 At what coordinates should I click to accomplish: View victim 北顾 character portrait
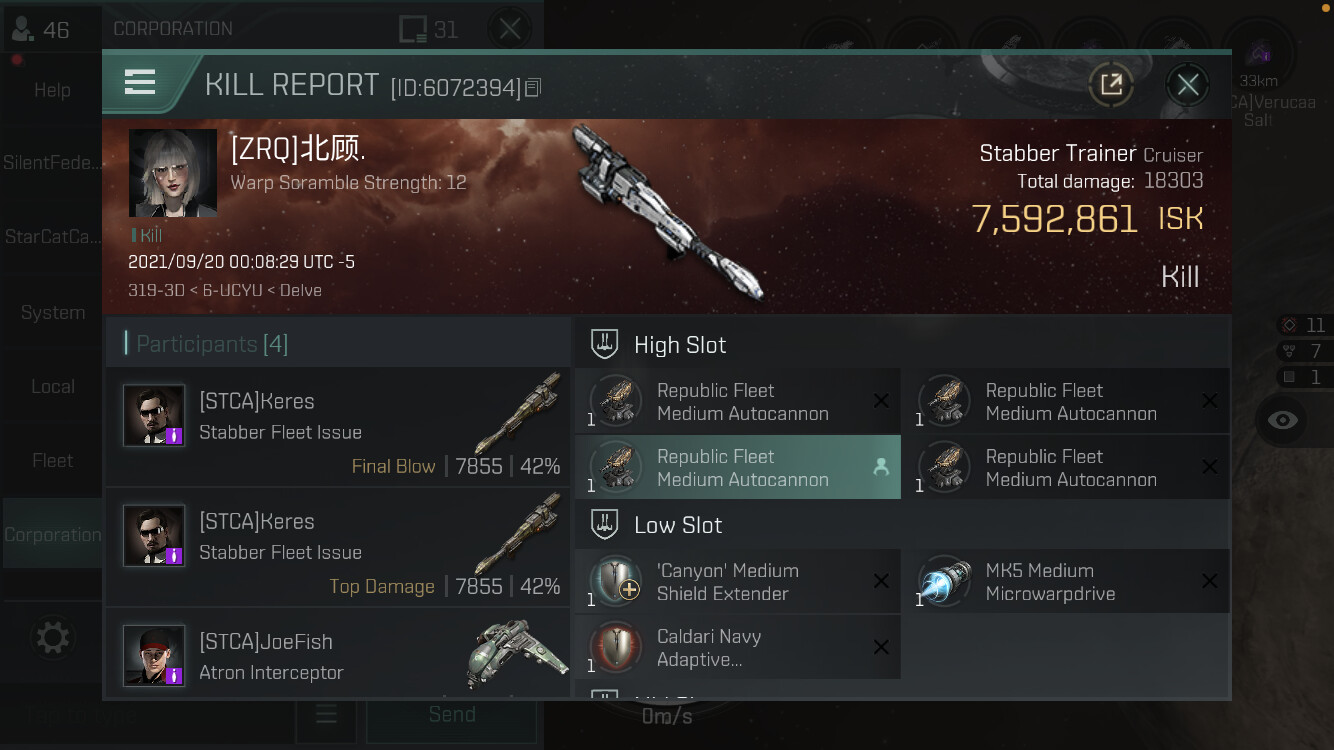[173, 173]
